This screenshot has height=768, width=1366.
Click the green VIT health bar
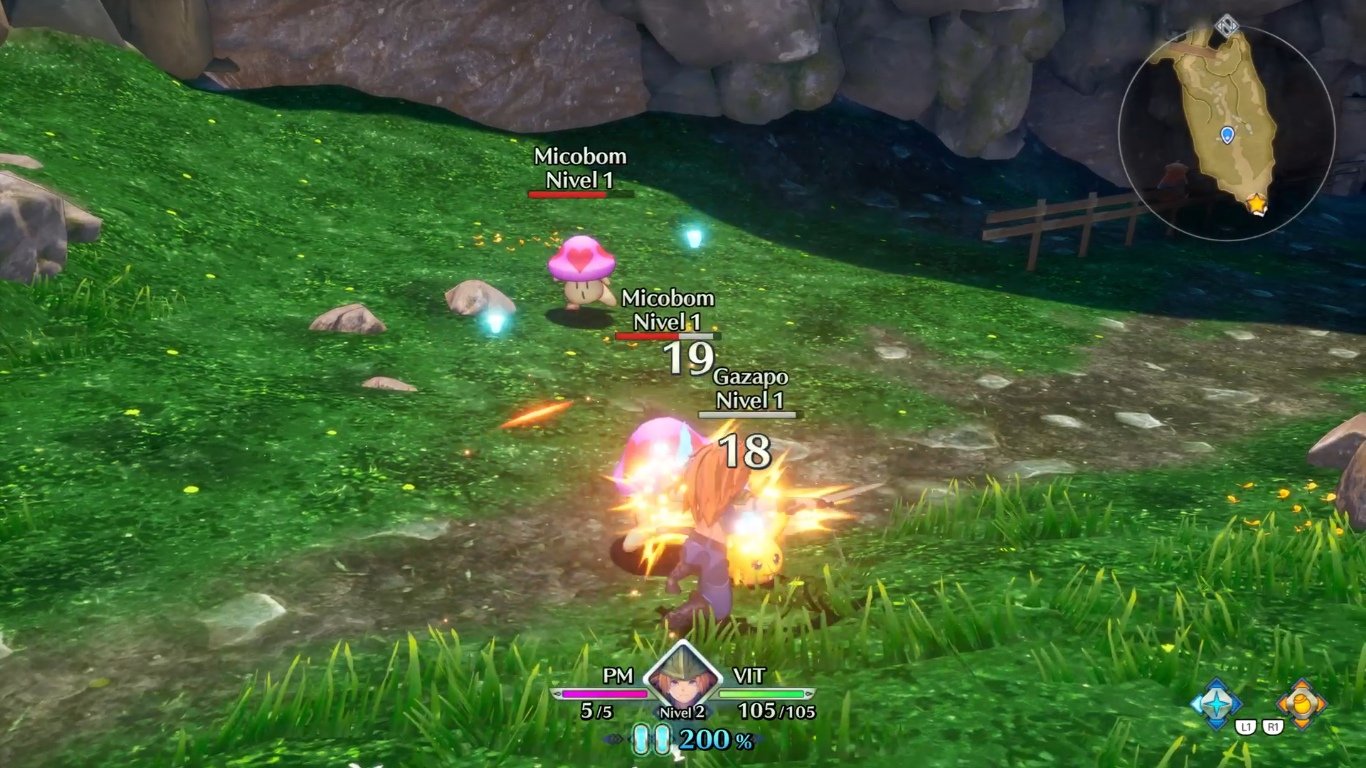click(761, 694)
